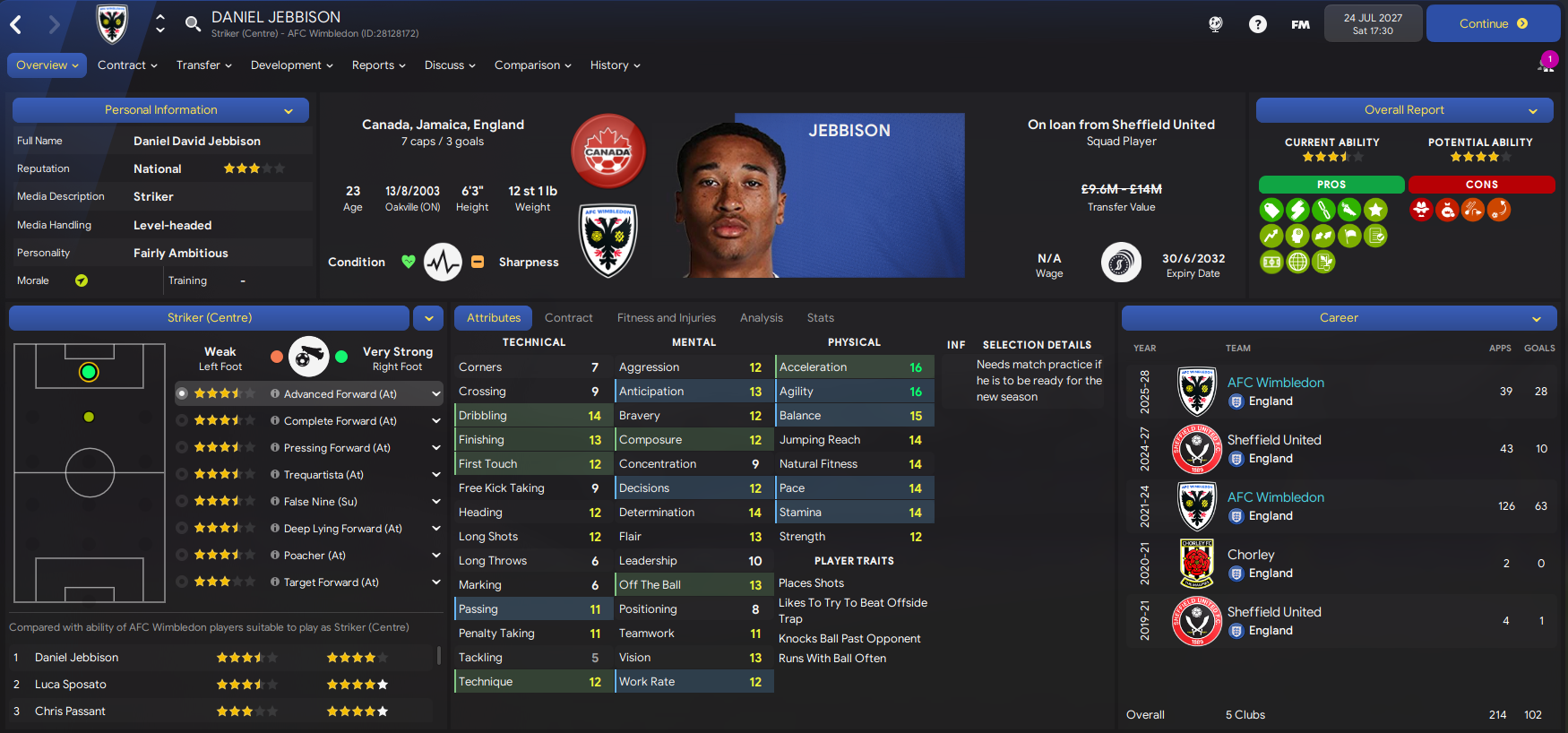Choose the Poacher (At) role
Image resolution: width=1568 pixels, height=733 pixels.
click(x=314, y=556)
